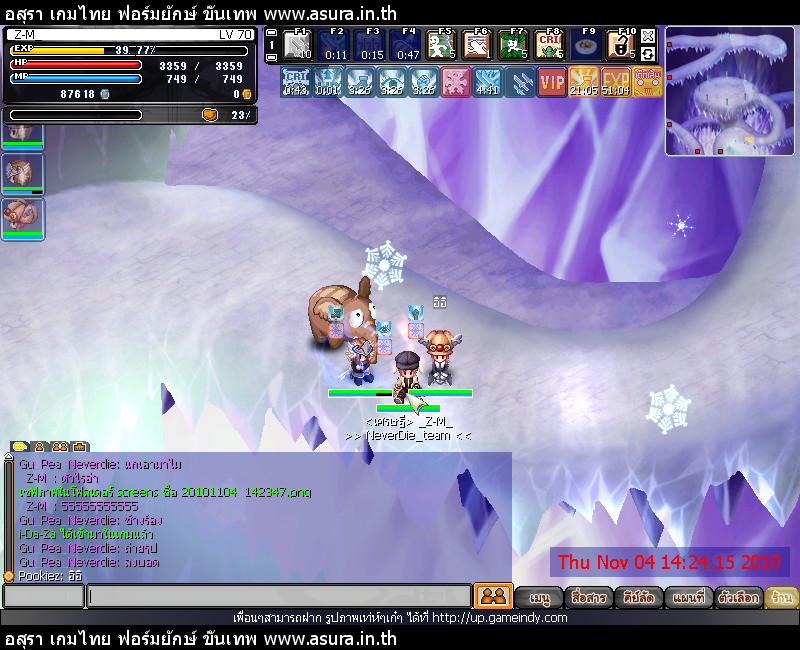Focus the chat message input field

(278, 596)
